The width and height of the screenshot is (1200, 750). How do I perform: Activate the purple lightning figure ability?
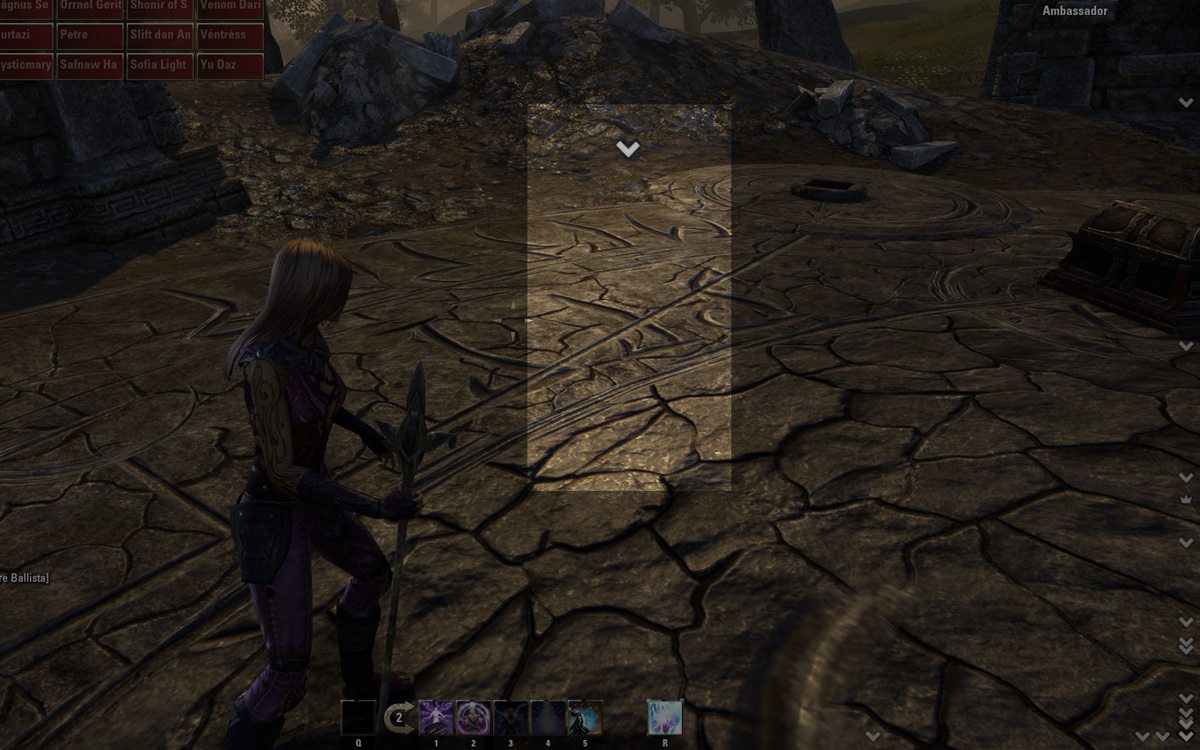point(436,717)
